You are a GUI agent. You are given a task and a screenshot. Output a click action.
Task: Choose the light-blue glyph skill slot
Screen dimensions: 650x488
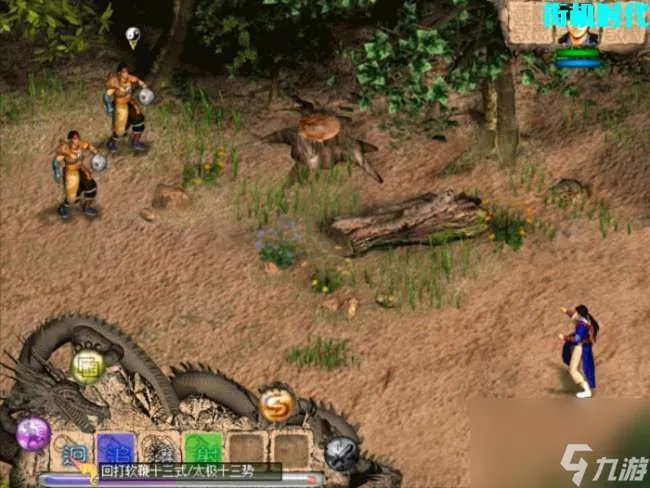[69, 449]
